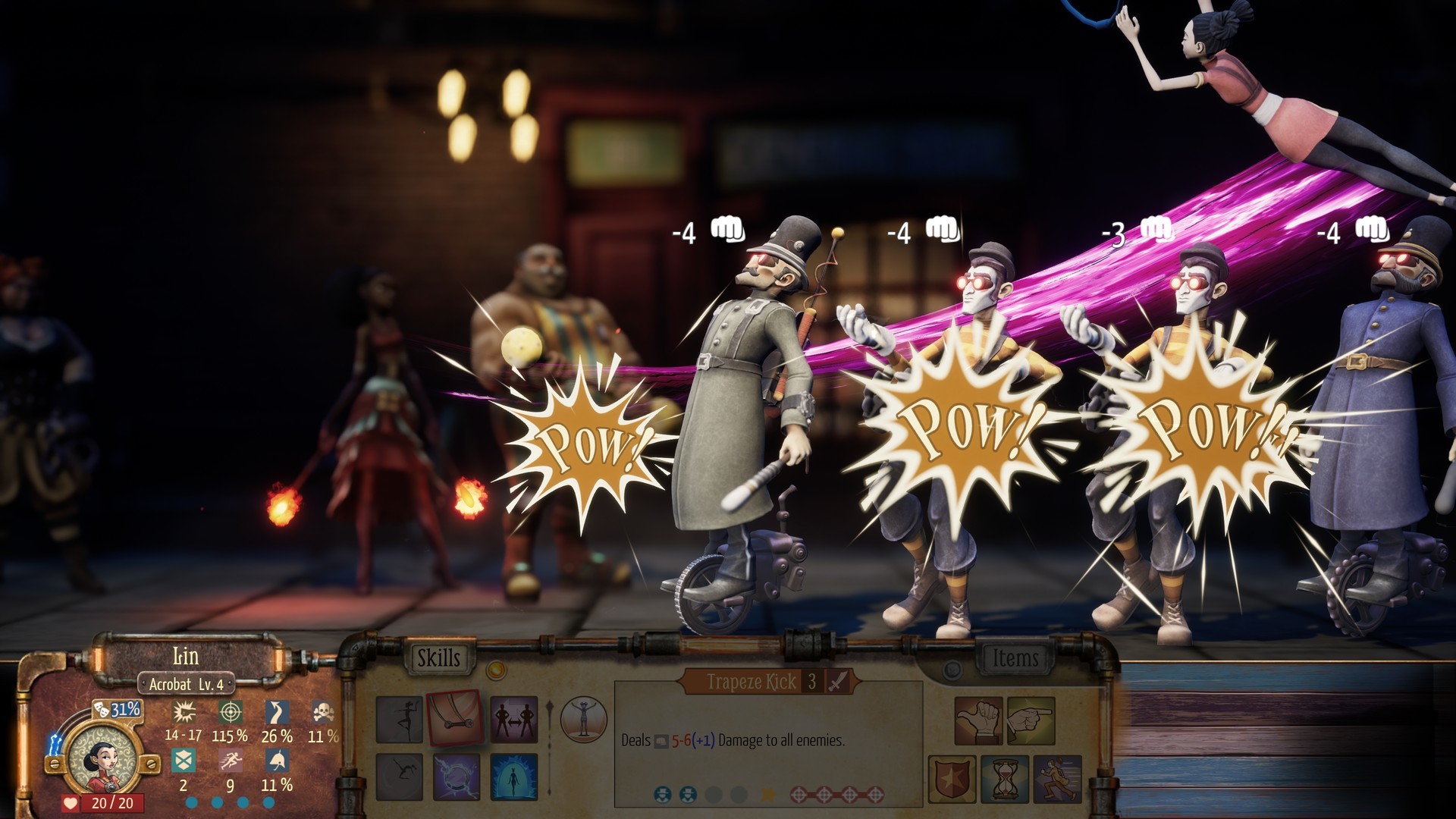
Task: Select the fleeing man escape icon
Action: pos(1056,779)
